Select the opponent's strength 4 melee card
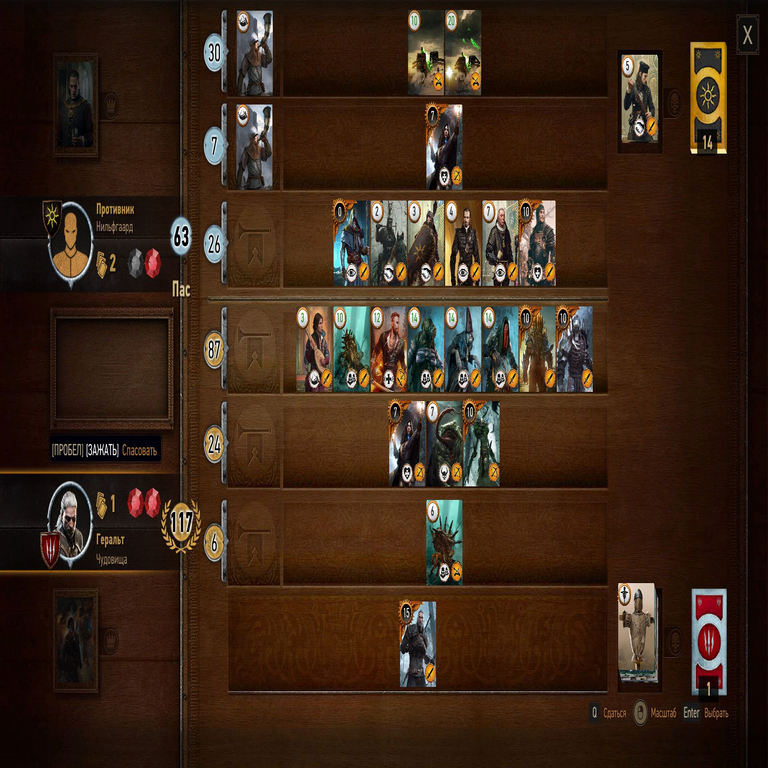The image size is (768, 768). coord(463,242)
